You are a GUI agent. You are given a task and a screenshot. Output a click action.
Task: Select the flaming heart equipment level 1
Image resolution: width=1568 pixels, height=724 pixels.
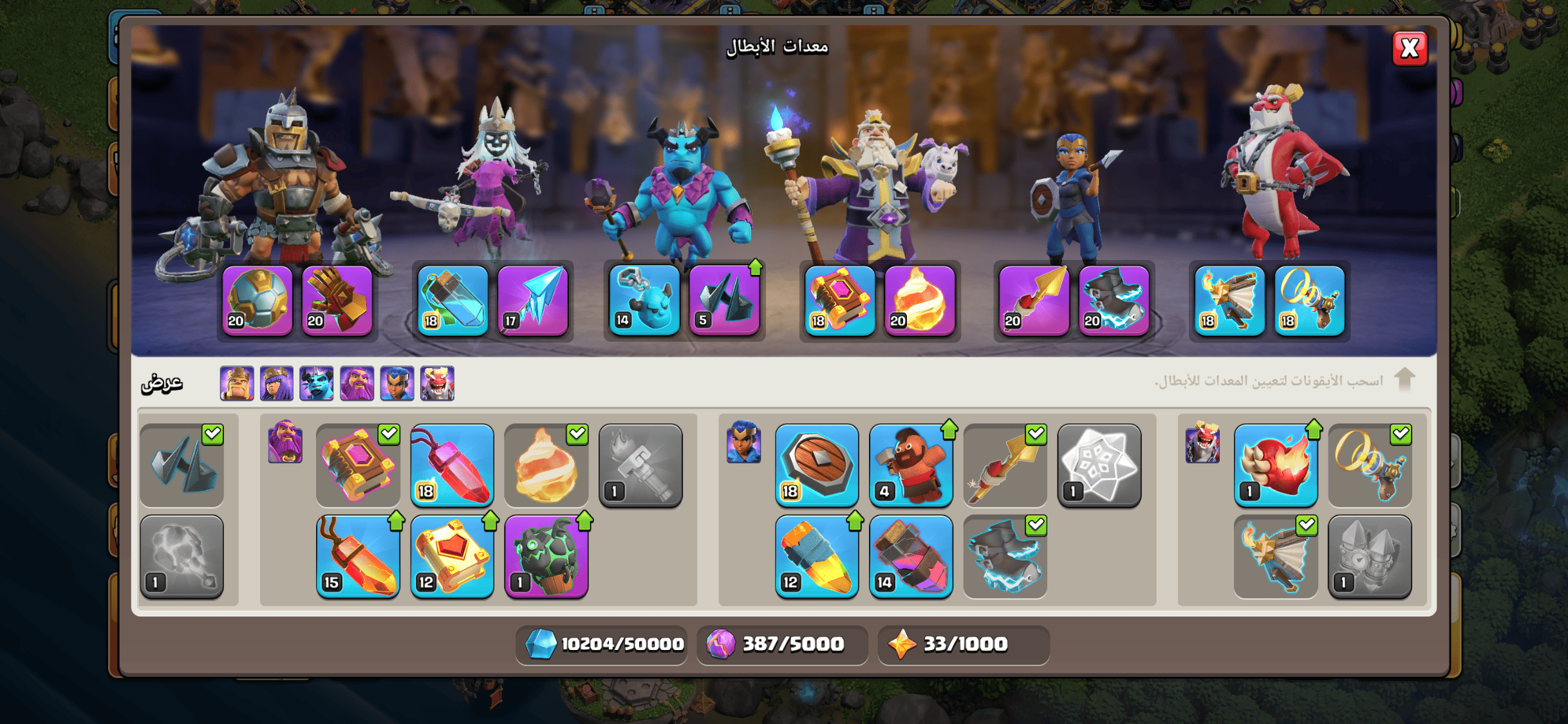tap(1276, 465)
